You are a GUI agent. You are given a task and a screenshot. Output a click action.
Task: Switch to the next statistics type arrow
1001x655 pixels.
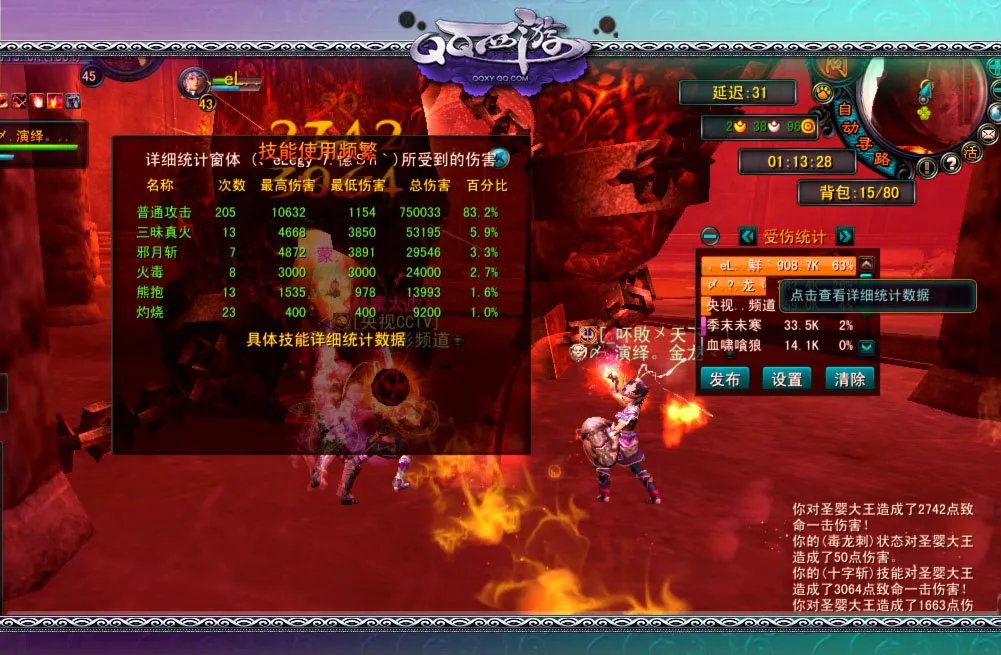[x=845, y=237]
